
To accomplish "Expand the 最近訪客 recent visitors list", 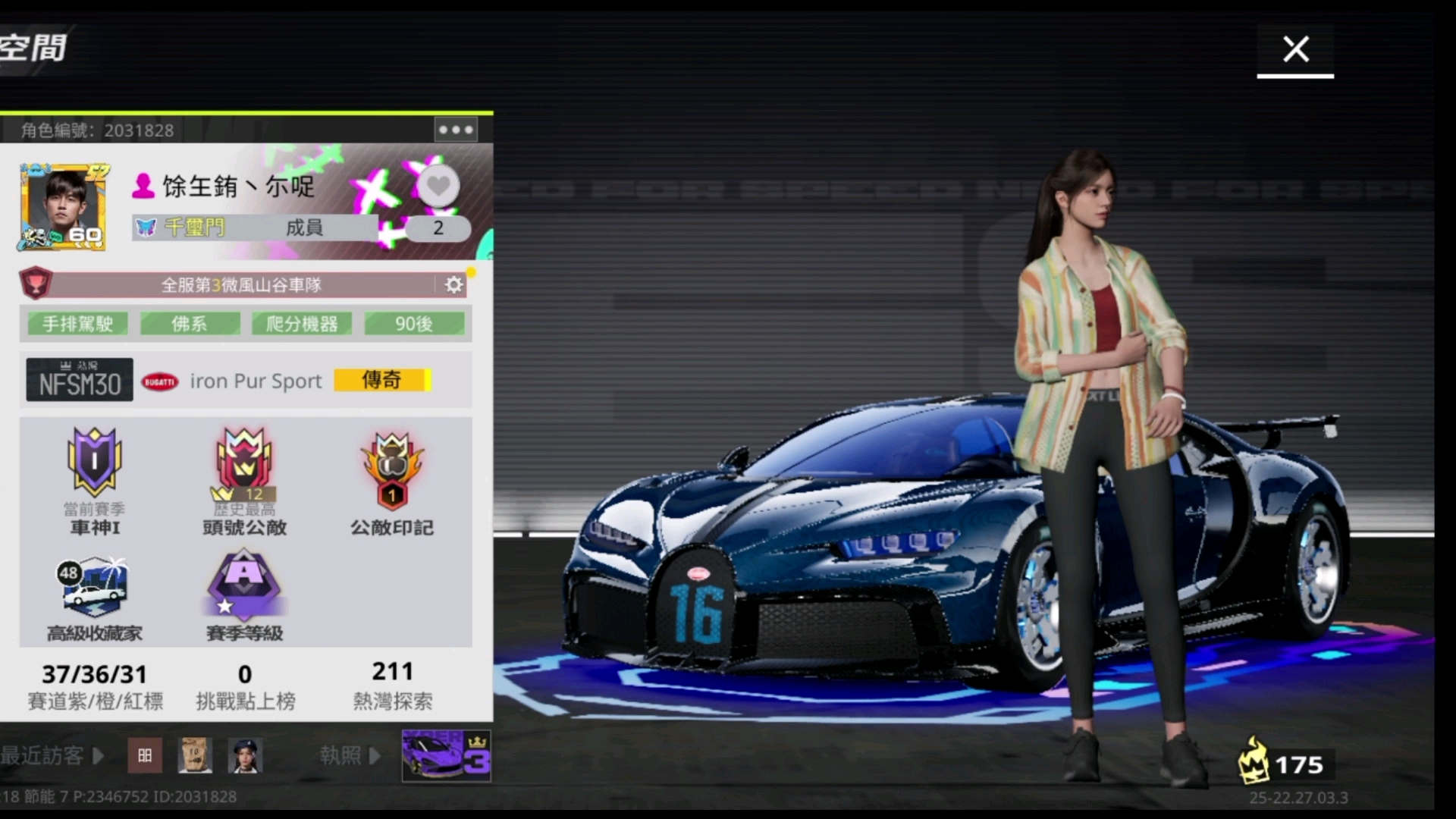I will pos(52,755).
